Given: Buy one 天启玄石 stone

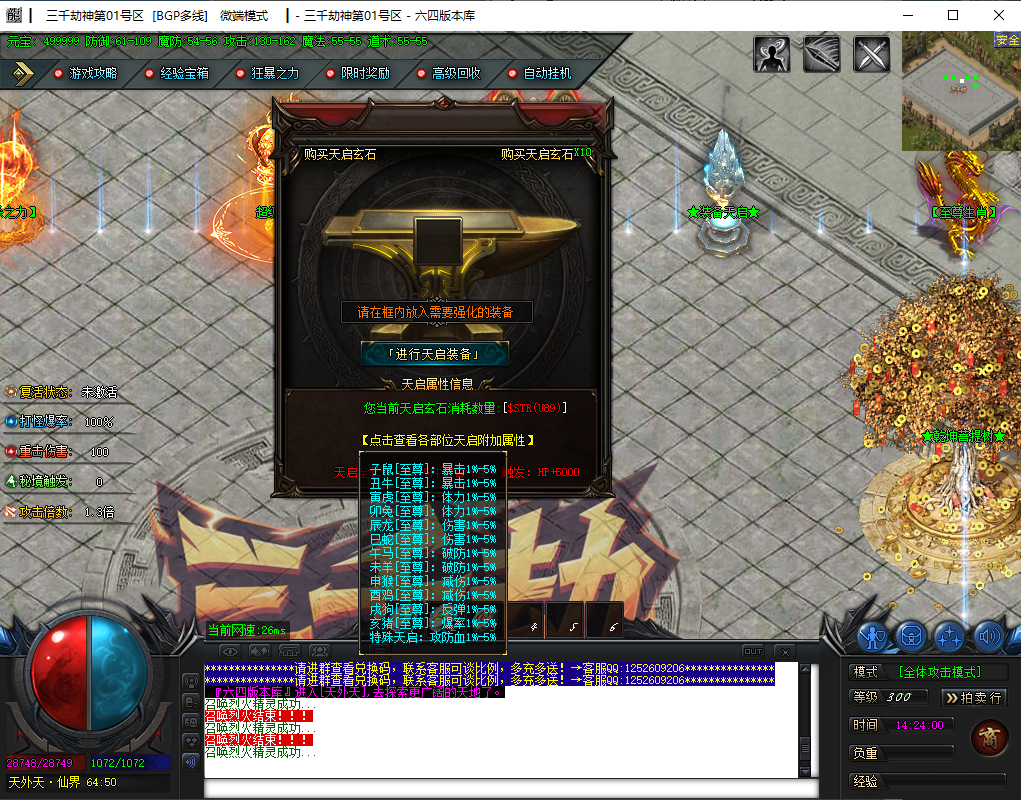Looking at the screenshot, I should (x=340, y=155).
